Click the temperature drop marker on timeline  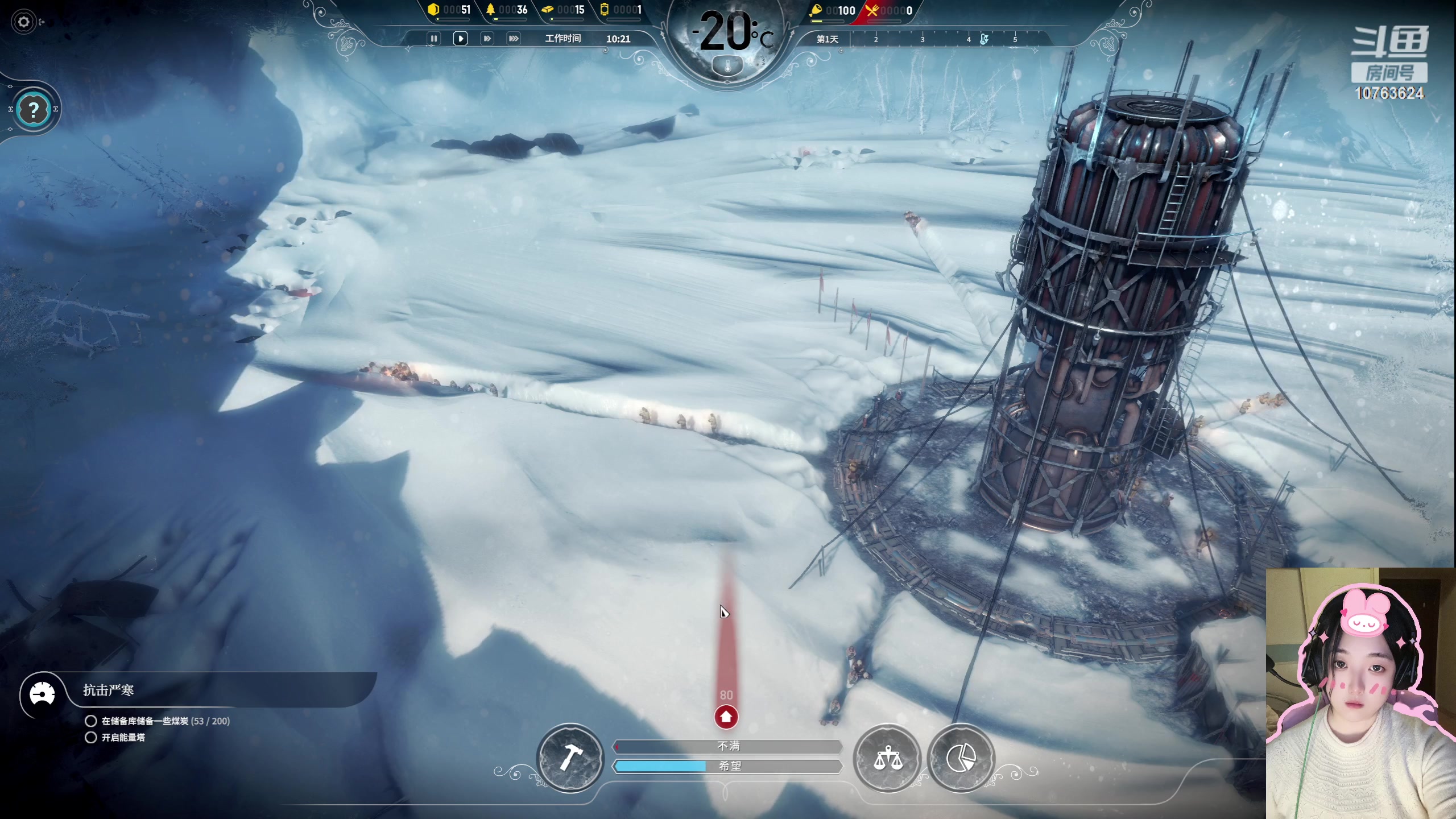click(984, 39)
